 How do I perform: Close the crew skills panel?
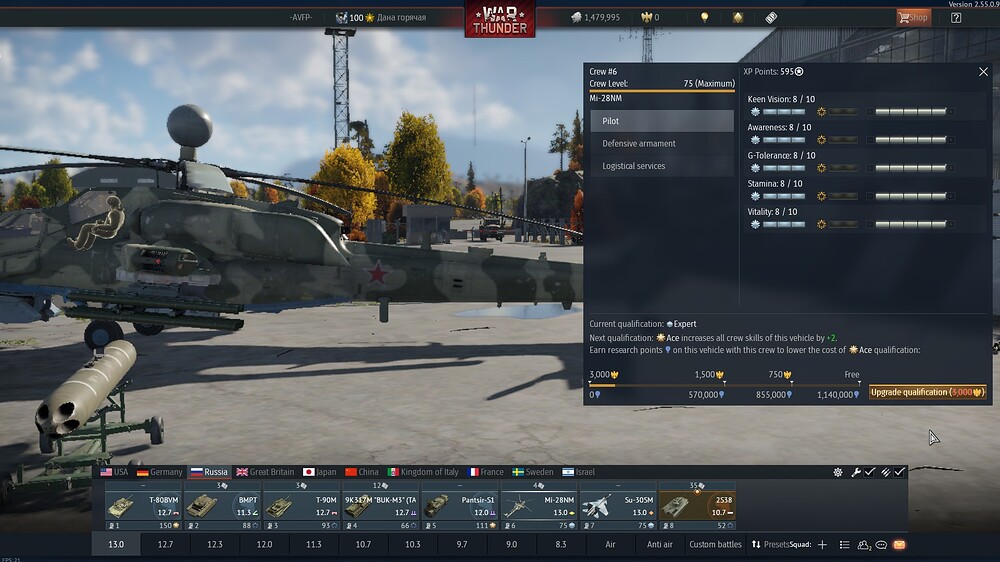pos(983,72)
